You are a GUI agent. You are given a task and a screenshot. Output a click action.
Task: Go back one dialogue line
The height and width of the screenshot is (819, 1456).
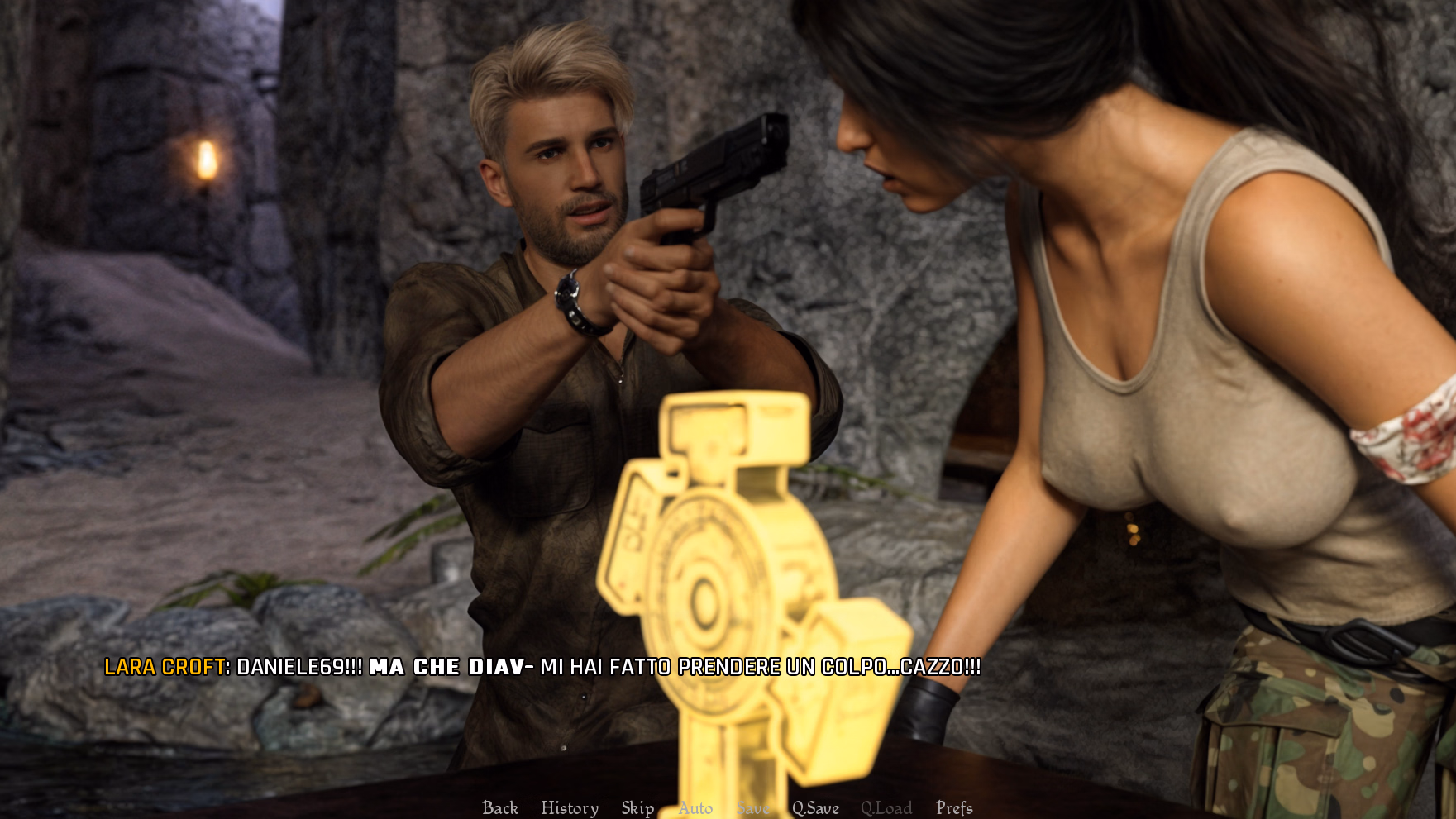pos(500,807)
